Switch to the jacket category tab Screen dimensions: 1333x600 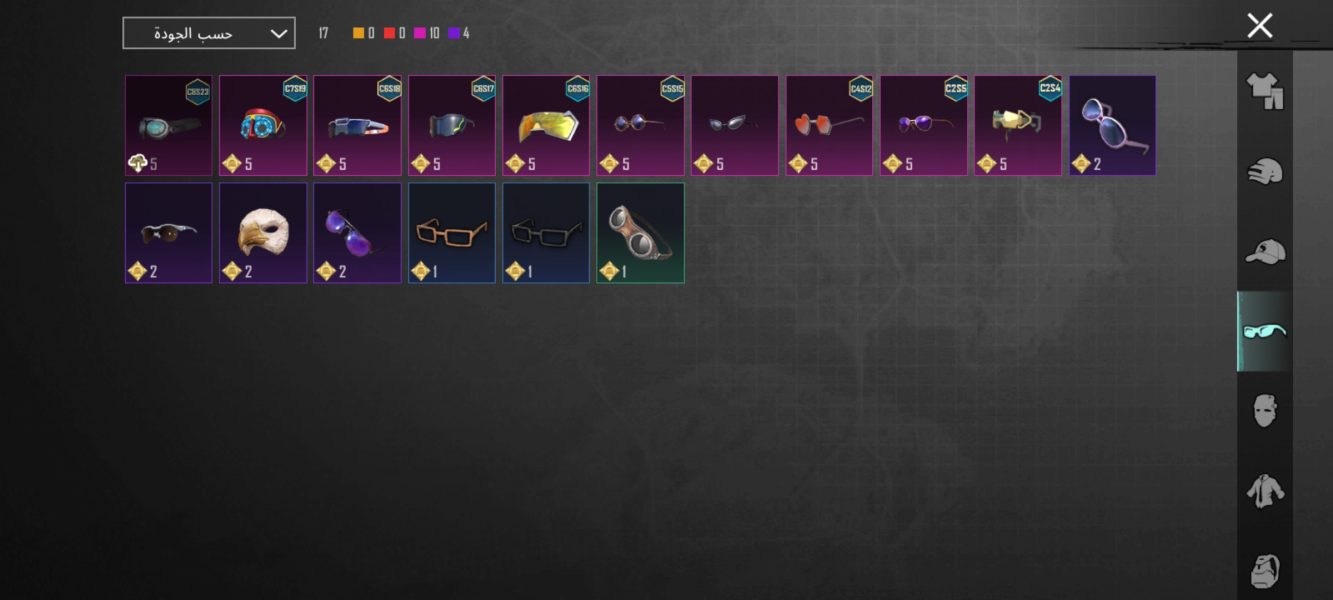pyautogui.click(x=1264, y=490)
